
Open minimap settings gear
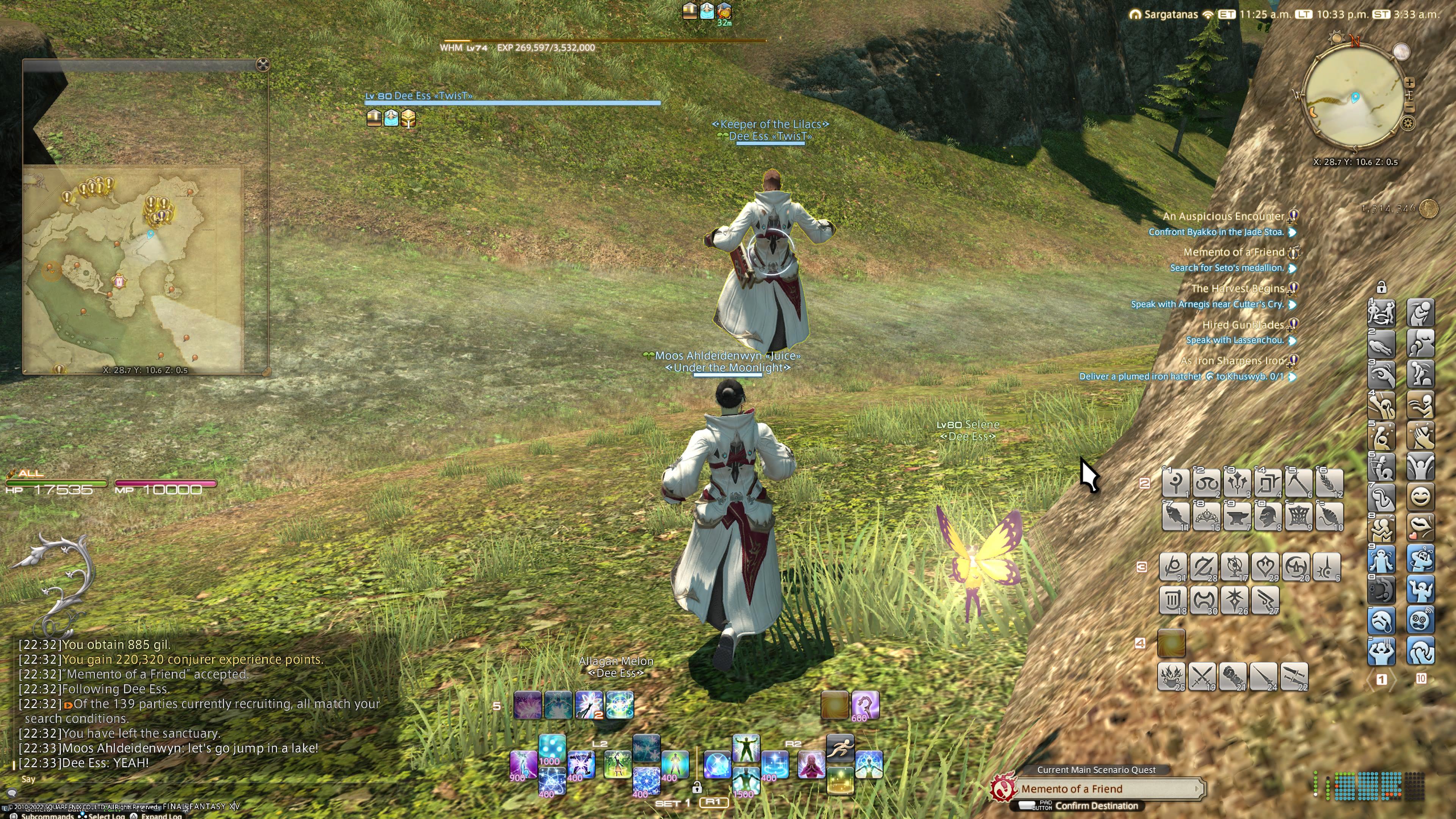[1408, 123]
